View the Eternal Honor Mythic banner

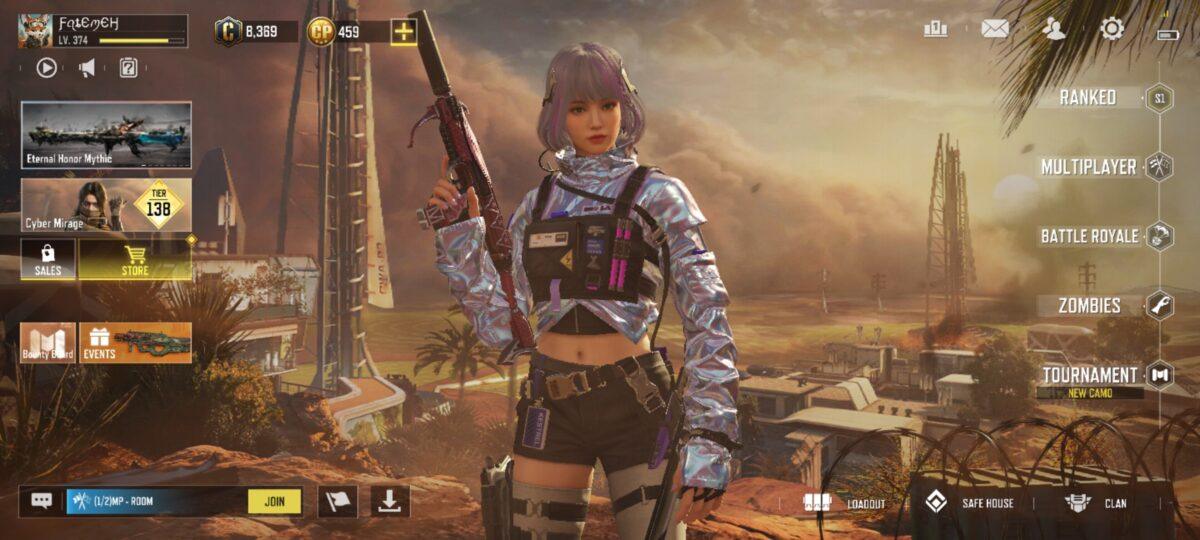click(x=106, y=135)
